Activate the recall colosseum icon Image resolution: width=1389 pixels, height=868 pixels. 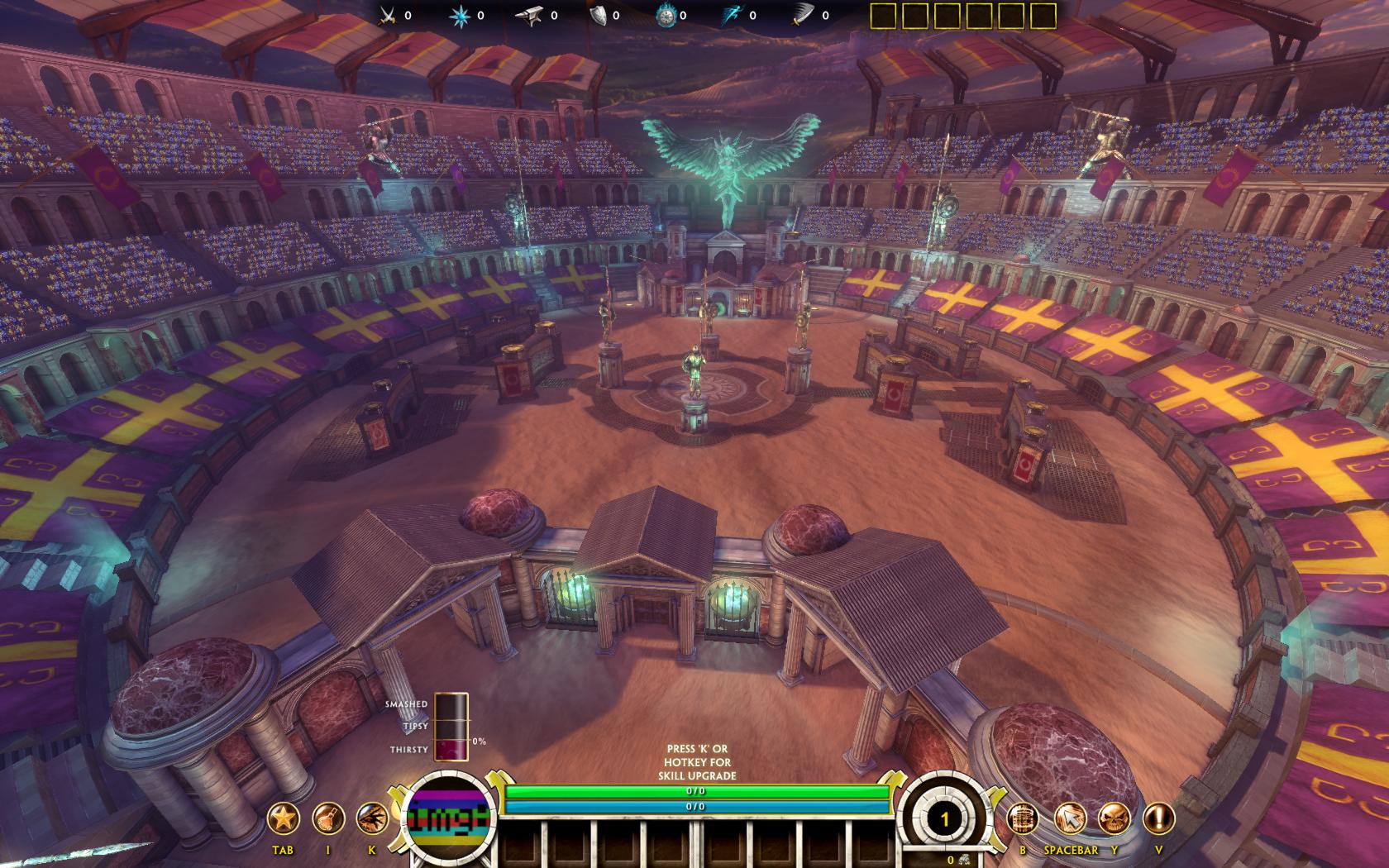pos(1023,819)
